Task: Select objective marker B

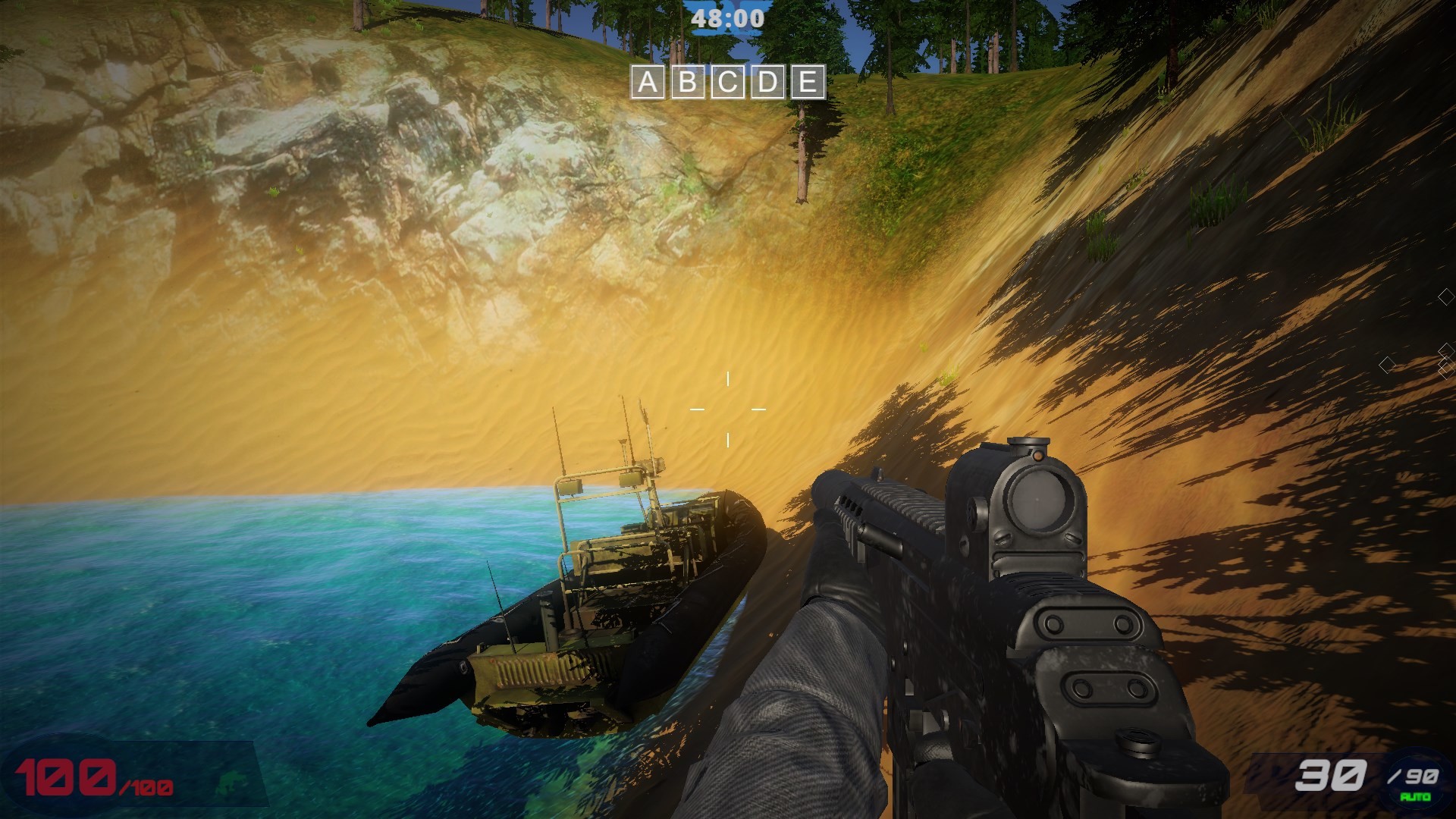Action: (686, 83)
